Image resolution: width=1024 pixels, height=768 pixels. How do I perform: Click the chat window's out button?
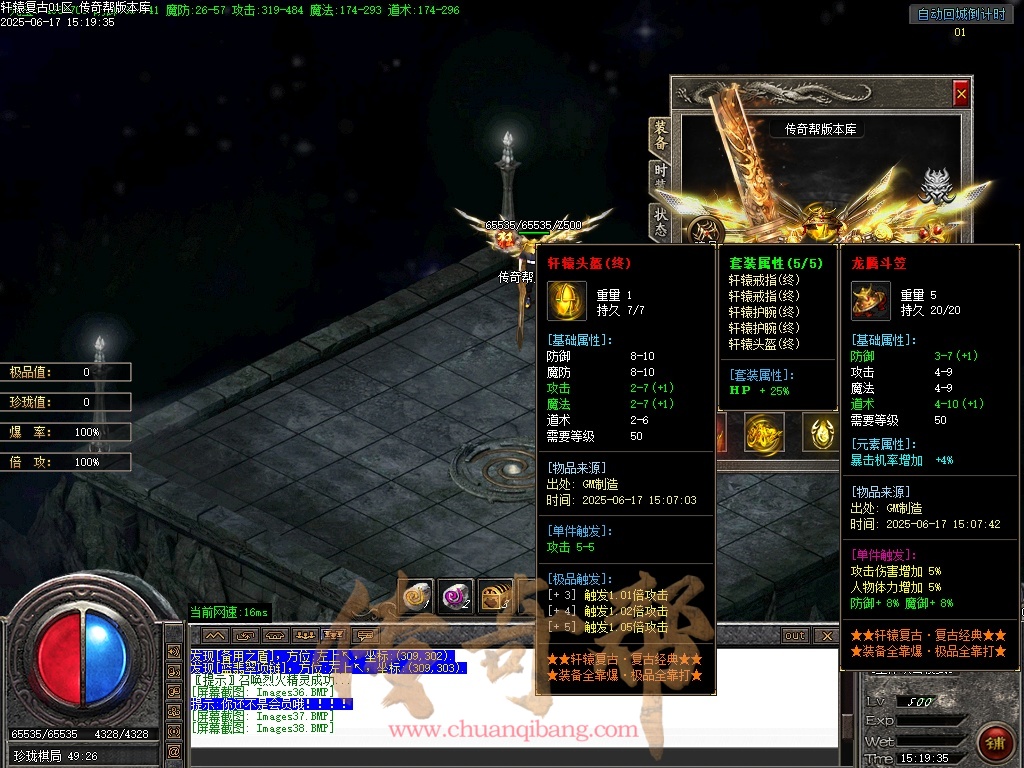click(x=794, y=636)
